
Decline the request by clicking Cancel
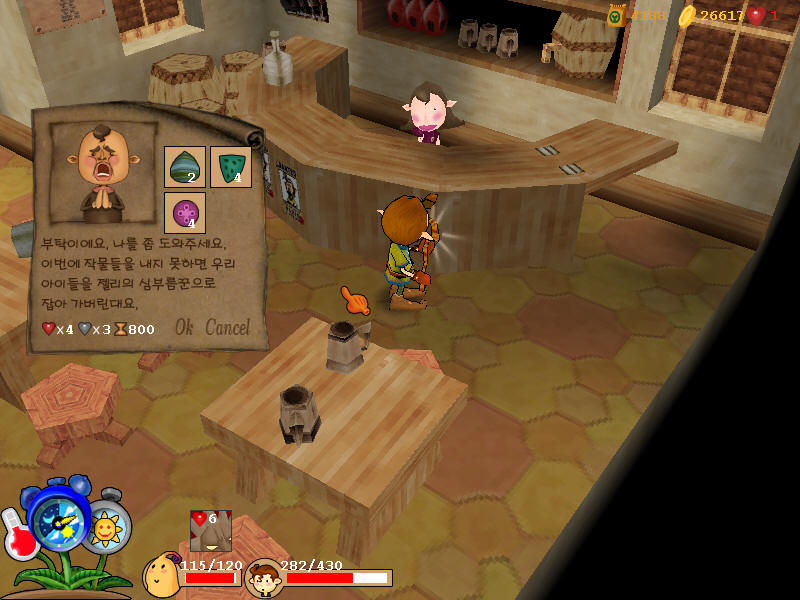(x=227, y=328)
